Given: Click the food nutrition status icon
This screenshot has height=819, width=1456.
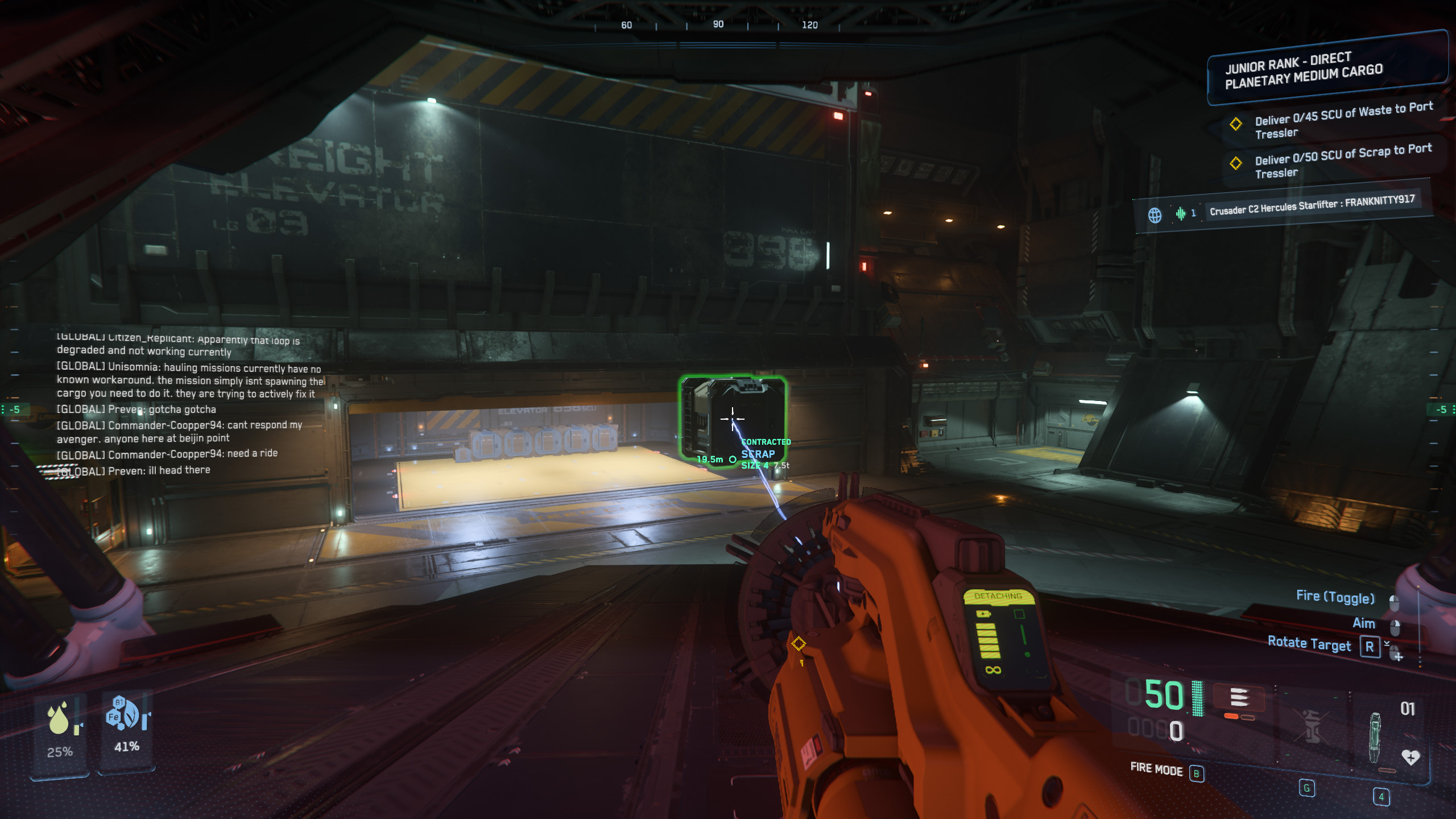Looking at the screenshot, I should click(123, 713).
